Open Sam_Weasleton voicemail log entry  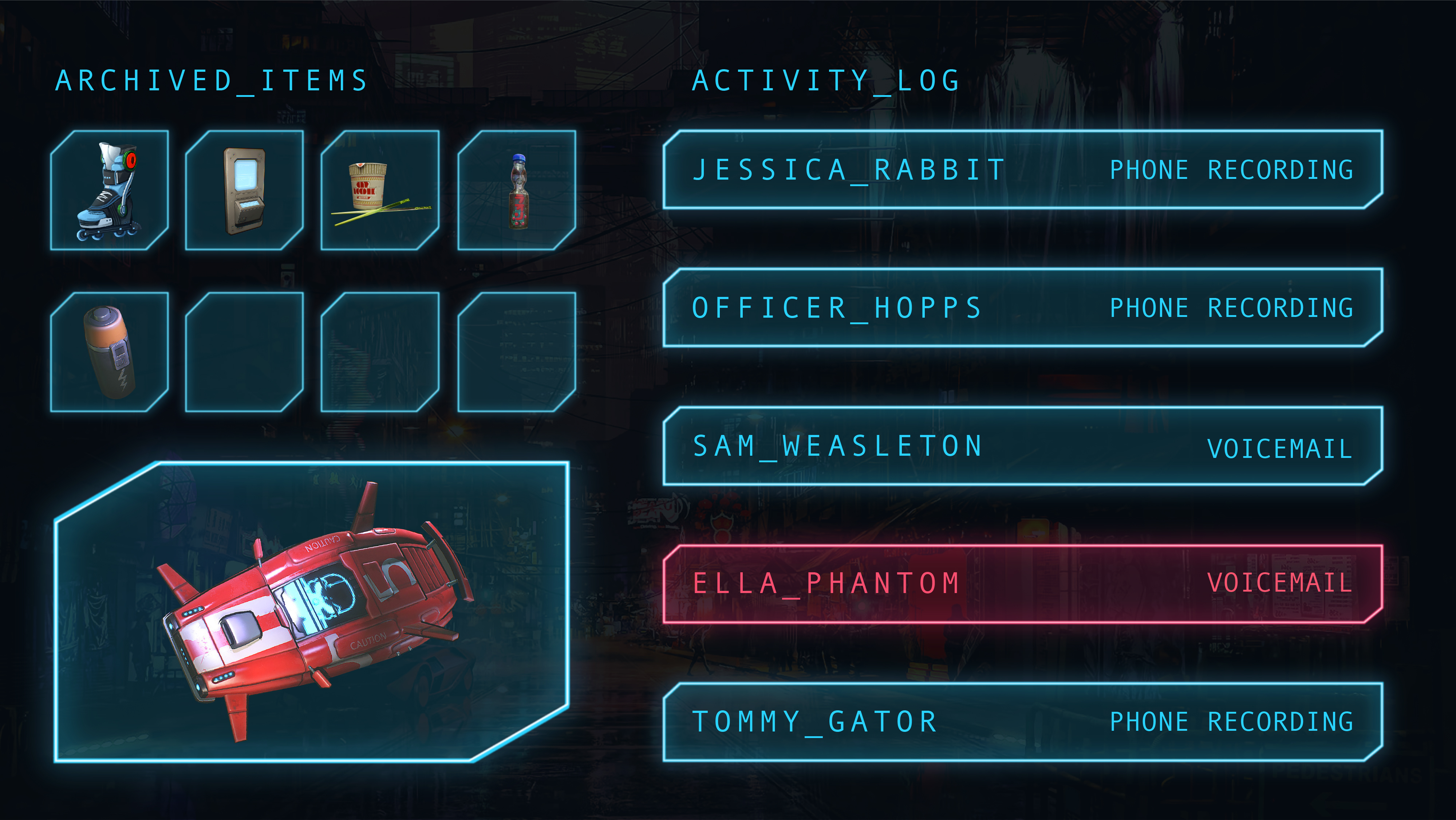(x=1022, y=446)
